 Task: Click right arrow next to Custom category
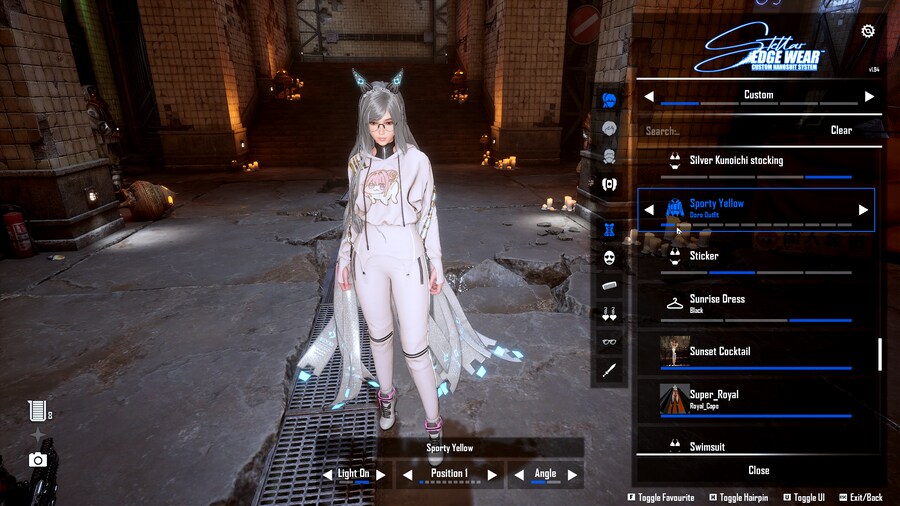[x=869, y=96]
